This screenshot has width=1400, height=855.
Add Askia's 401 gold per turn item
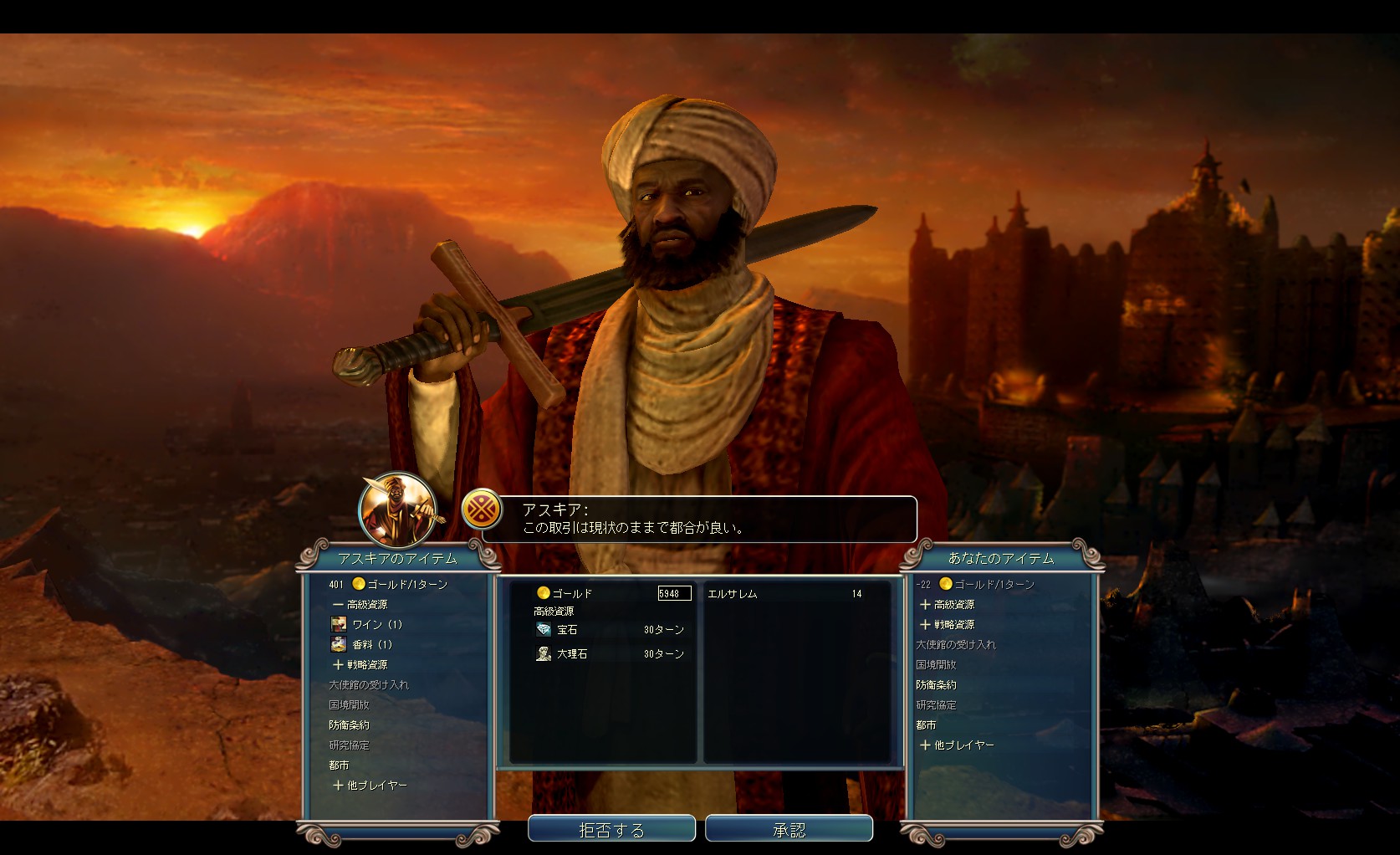tap(400, 584)
